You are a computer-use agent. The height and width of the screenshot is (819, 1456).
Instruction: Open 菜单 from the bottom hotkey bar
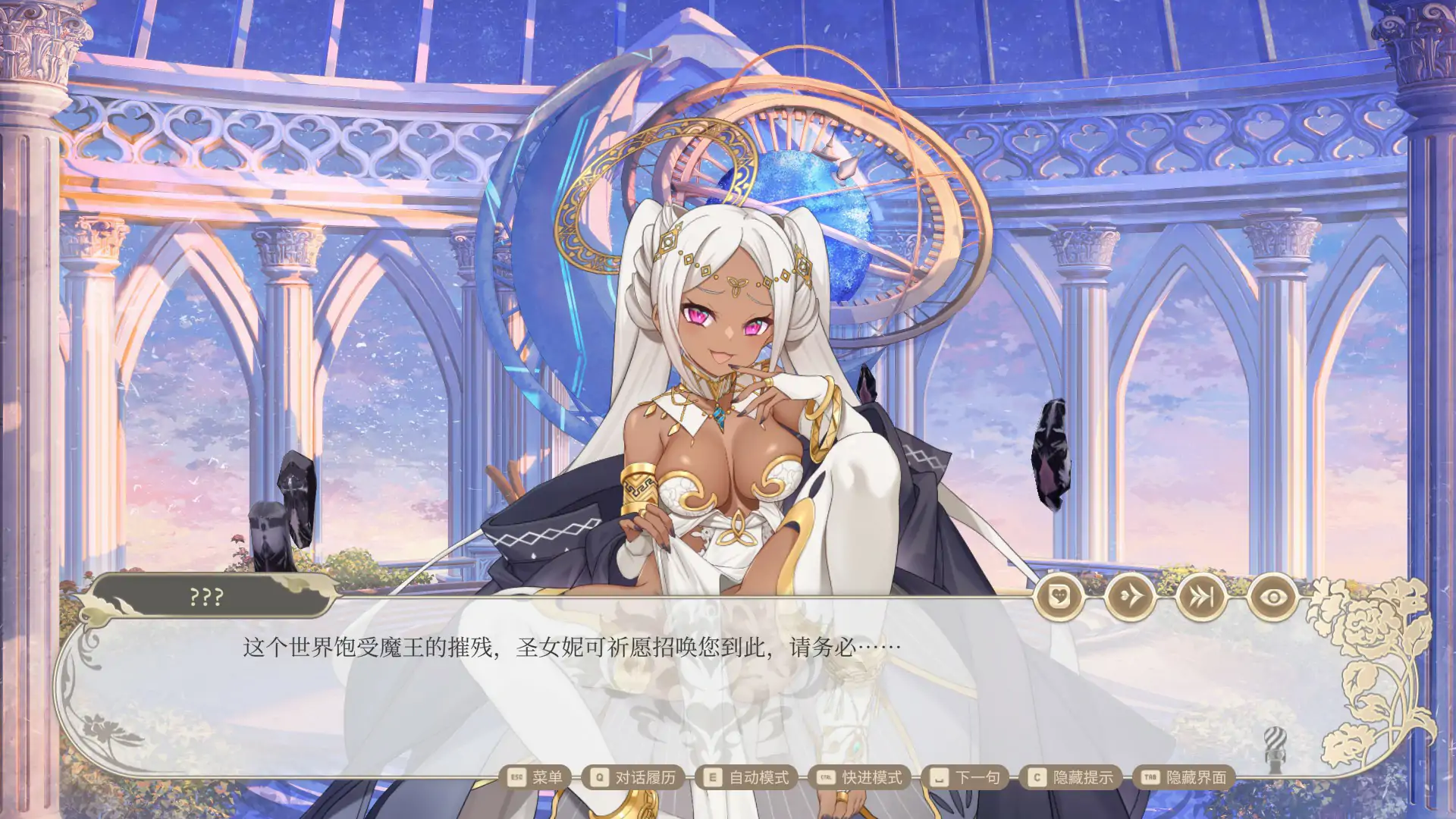click(x=545, y=777)
